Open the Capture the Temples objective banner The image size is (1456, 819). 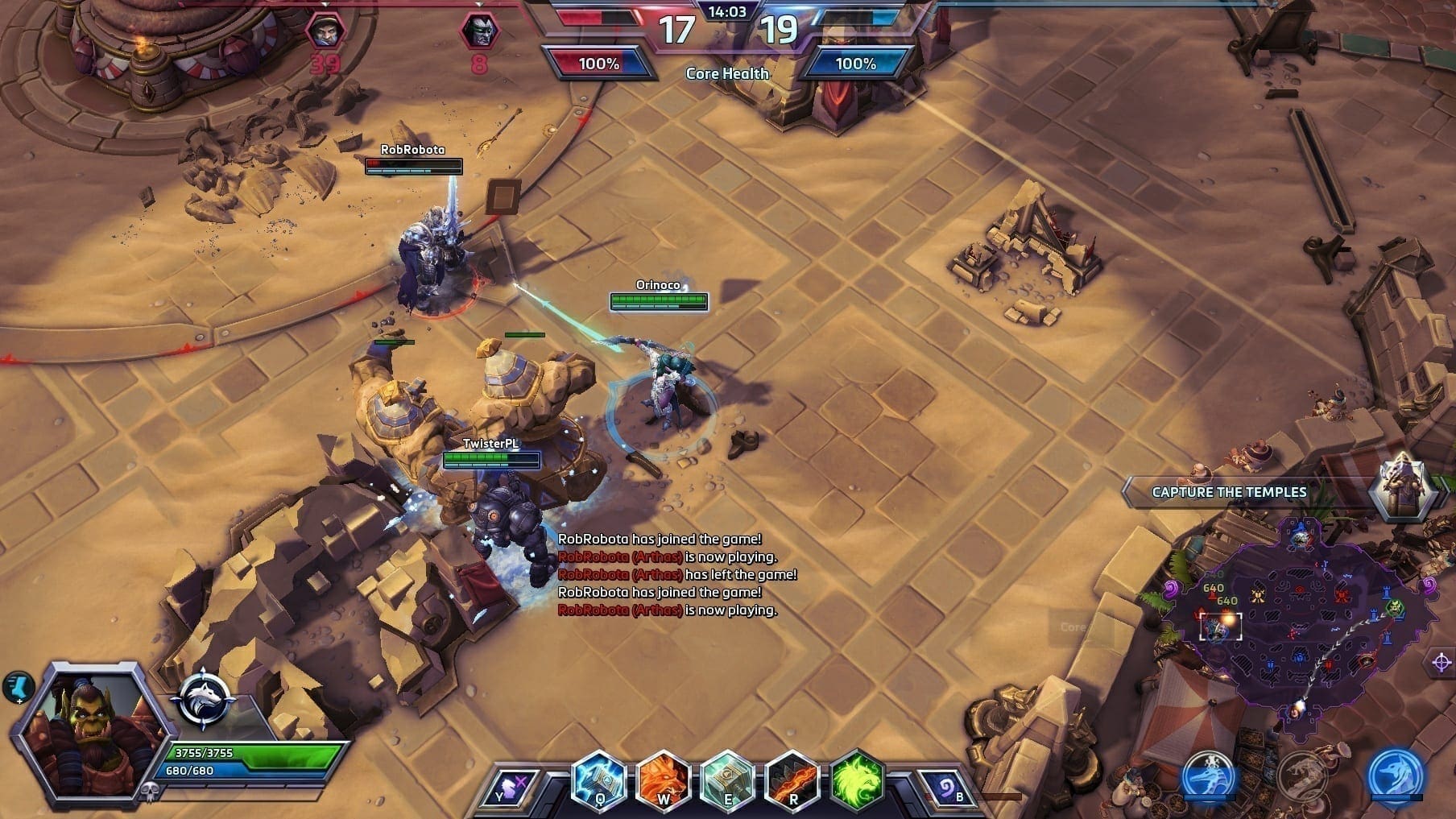tap(1229, 492)
